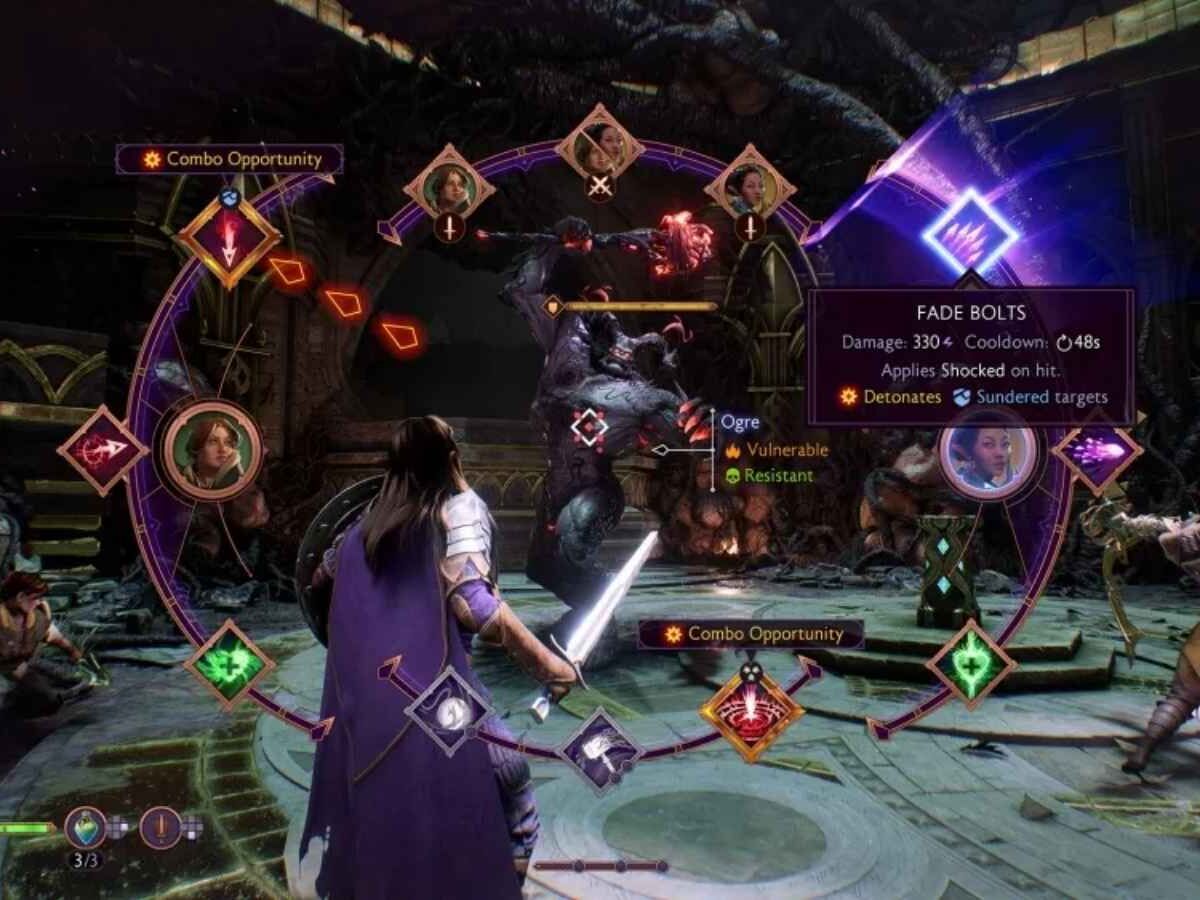Choose the portrait above the crossed-swords icon
Viewport: 1200px width, 900px height.
click(x=600, y=147)
